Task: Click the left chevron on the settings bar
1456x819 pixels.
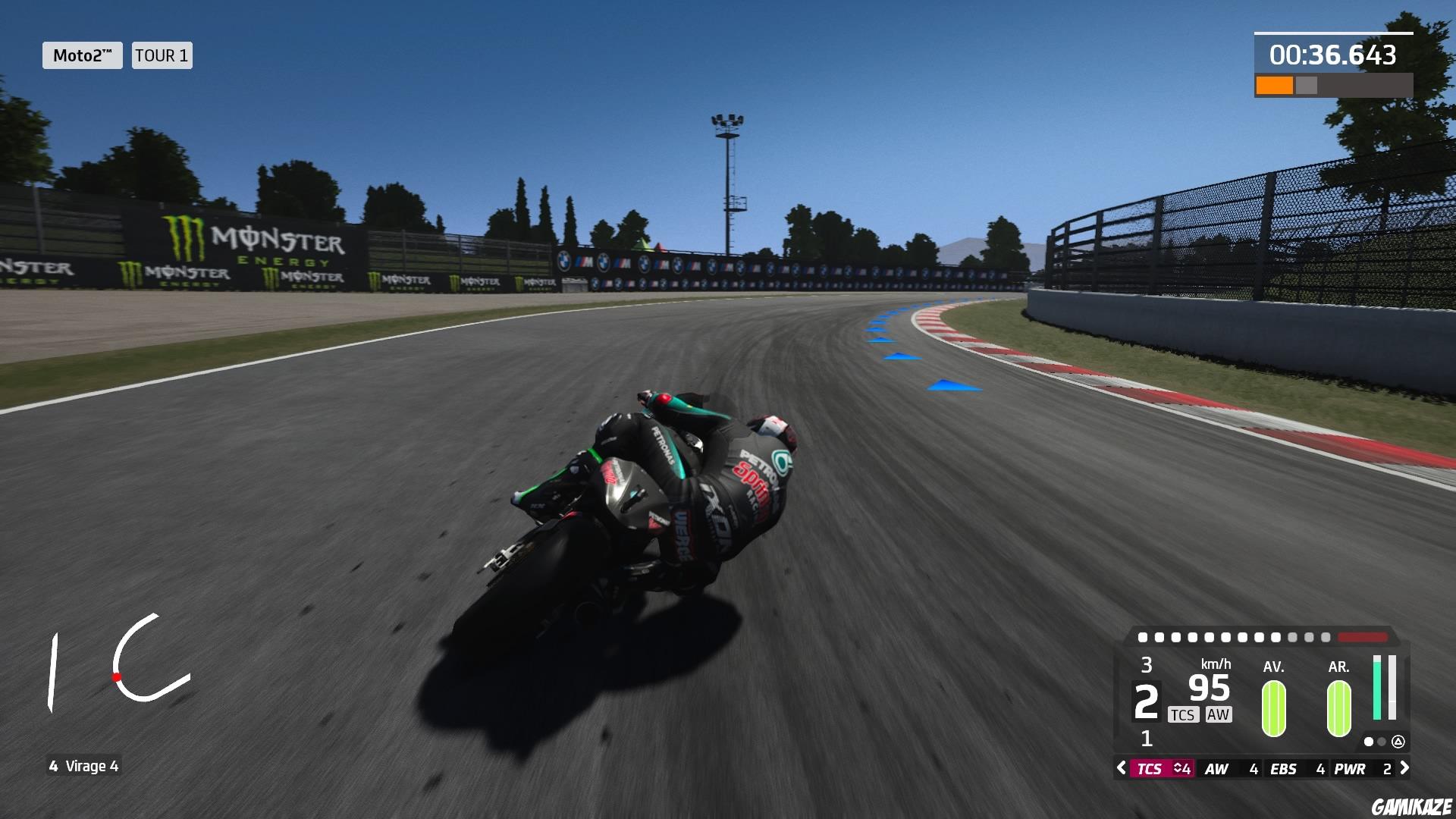Action: pyautogui.click(x=1121, y=768)
